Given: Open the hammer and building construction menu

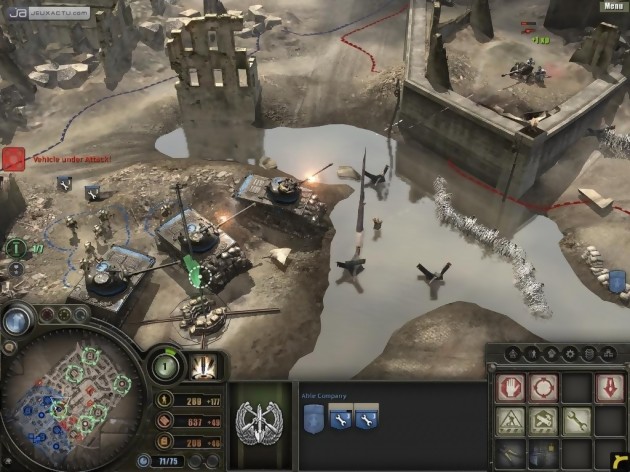Looking at the screenshot, I should 543,420.
